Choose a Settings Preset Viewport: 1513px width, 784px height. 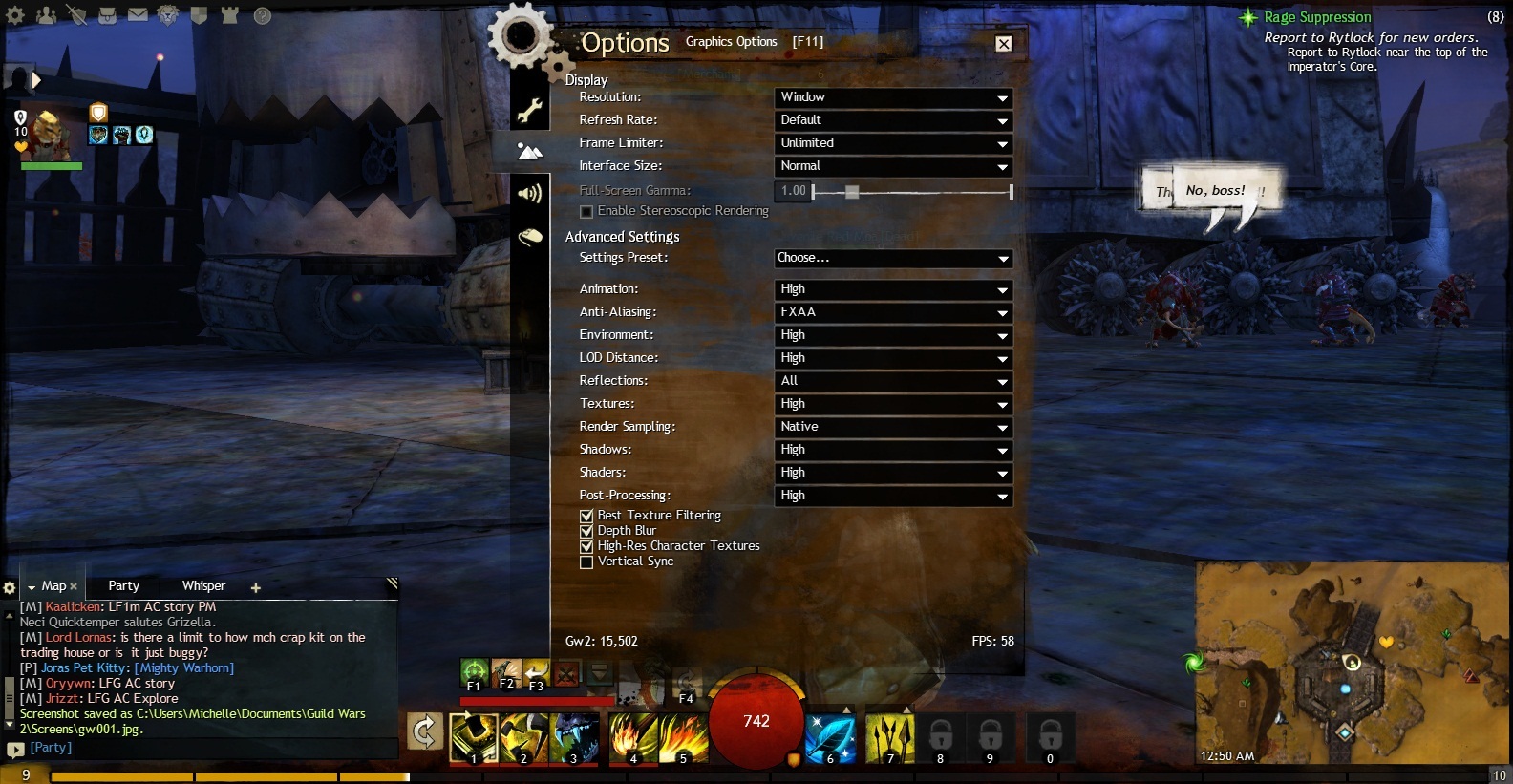[892, 258]
